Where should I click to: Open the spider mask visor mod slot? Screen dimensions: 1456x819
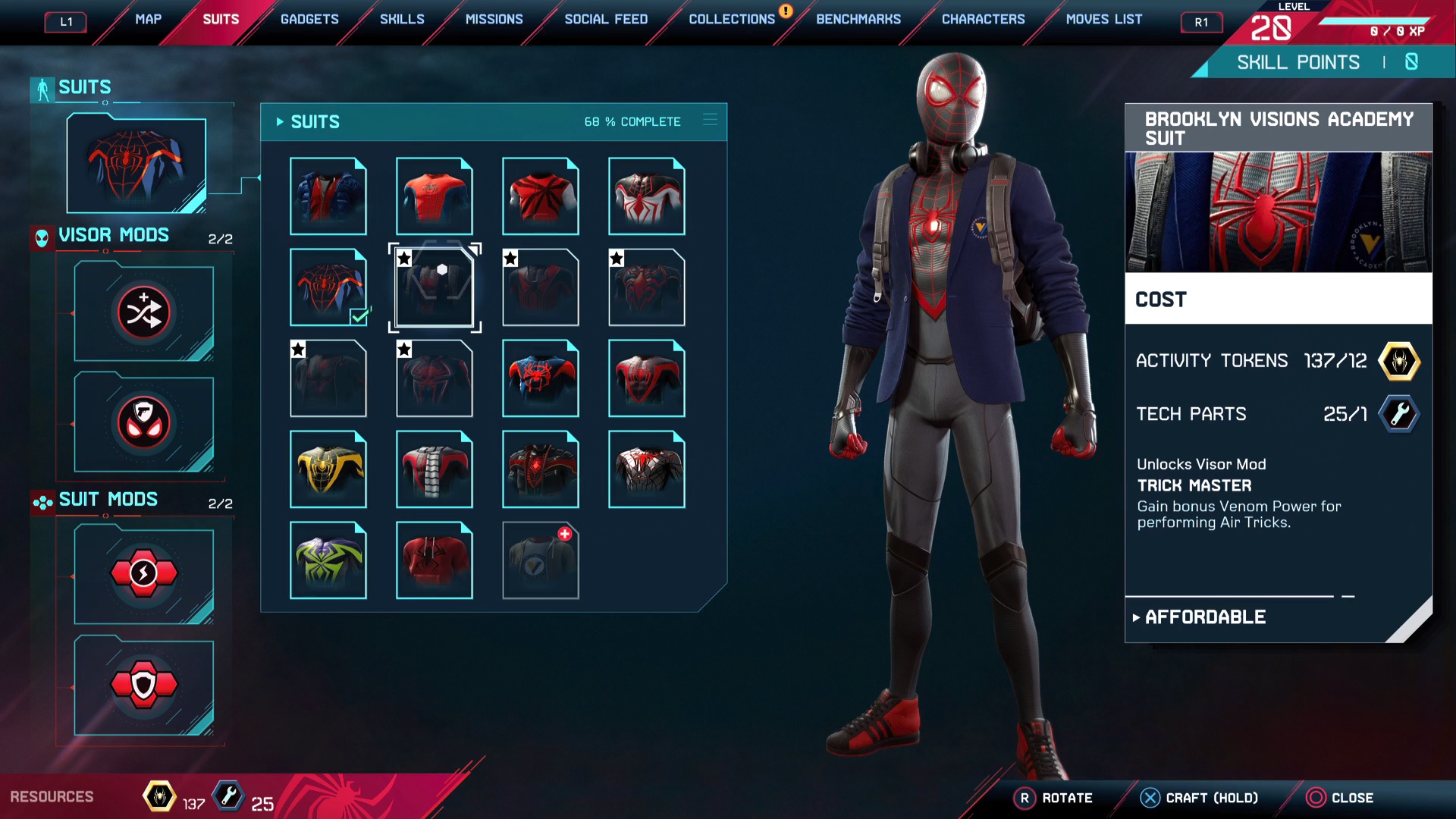pos(144,422)
